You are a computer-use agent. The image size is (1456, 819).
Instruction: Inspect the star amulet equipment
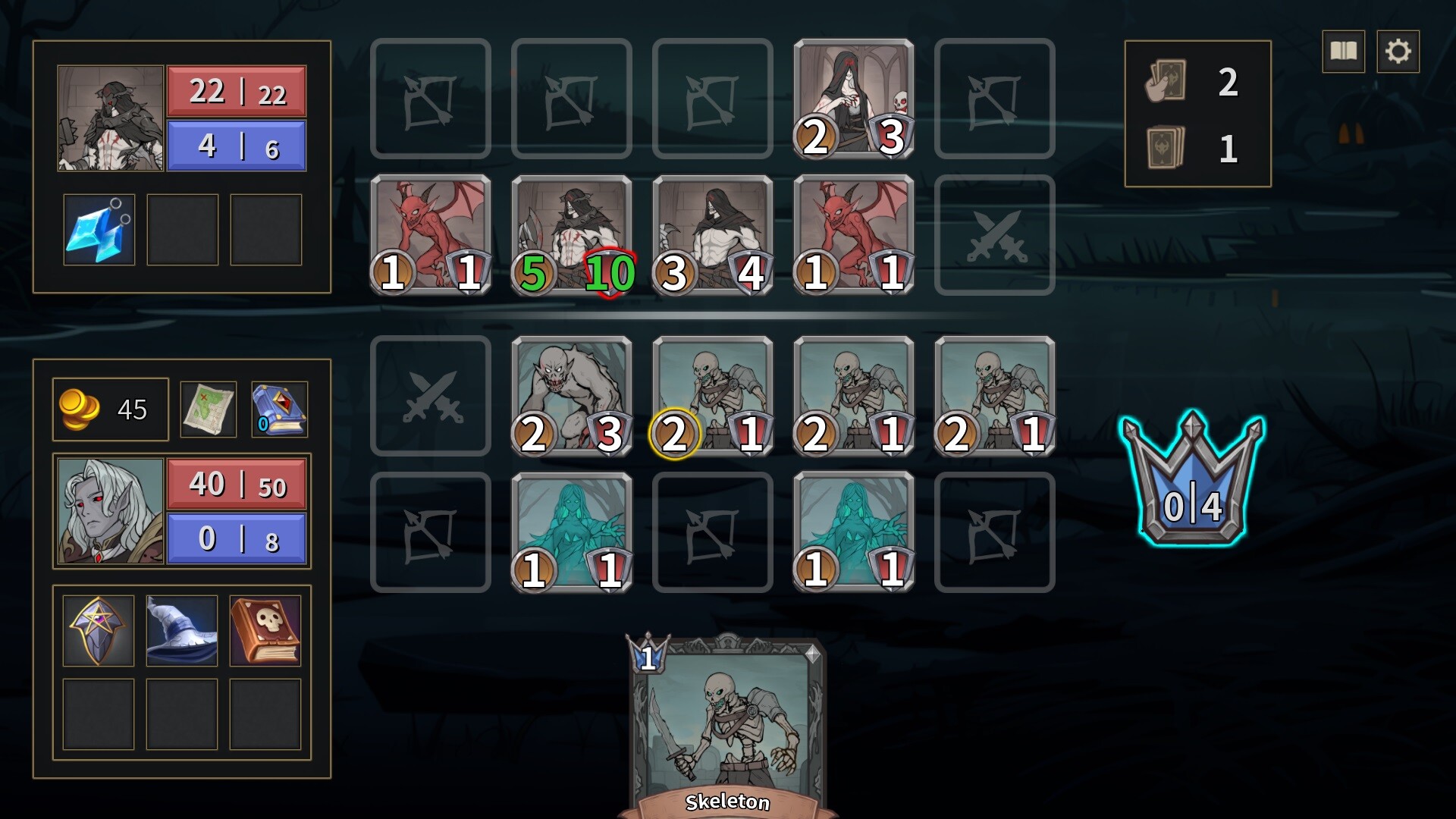[96, 630]
